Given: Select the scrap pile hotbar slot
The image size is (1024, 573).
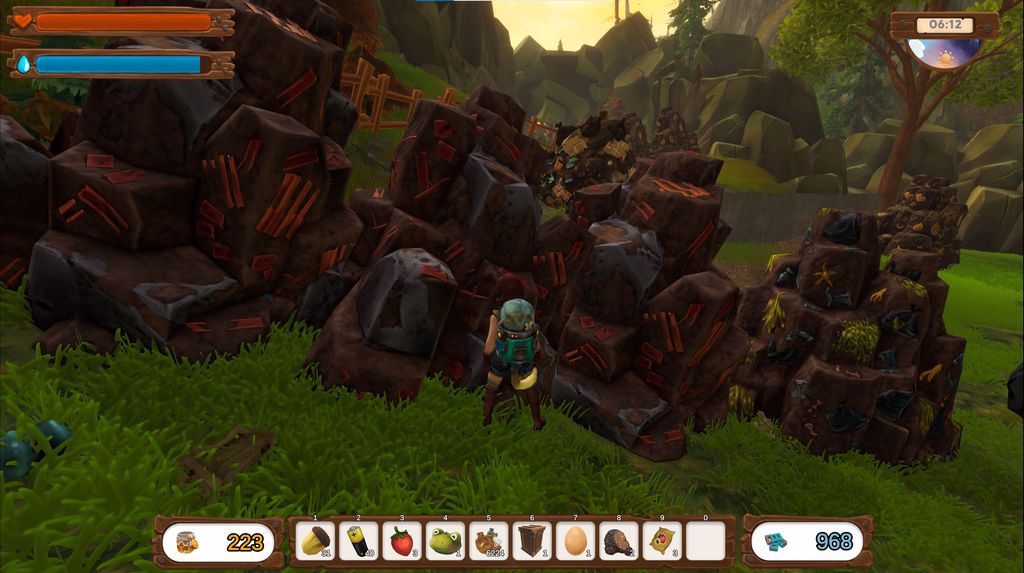Looking at the screenshot, I should (489, 541).
